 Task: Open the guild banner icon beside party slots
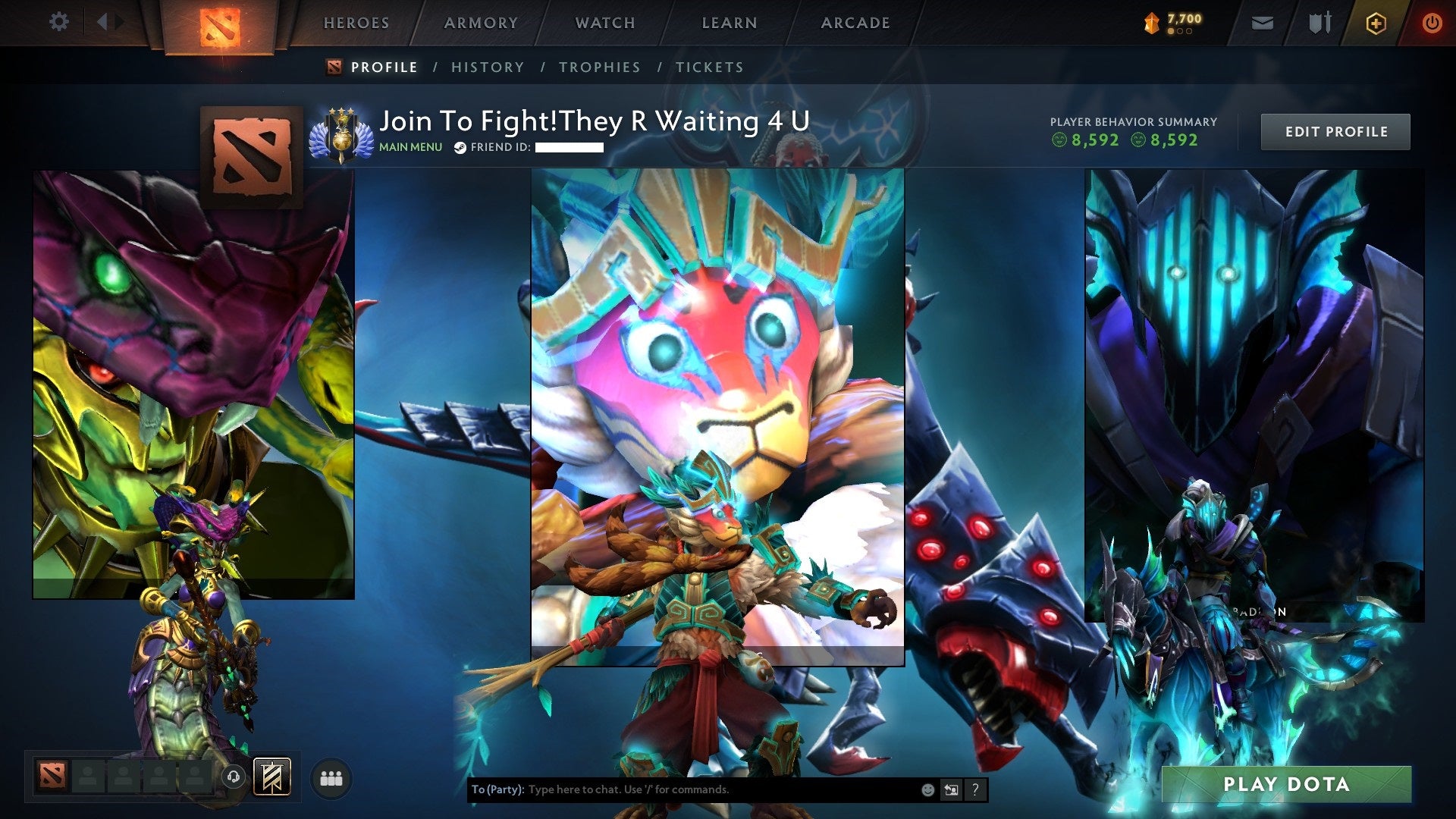(x=273, y=777)
